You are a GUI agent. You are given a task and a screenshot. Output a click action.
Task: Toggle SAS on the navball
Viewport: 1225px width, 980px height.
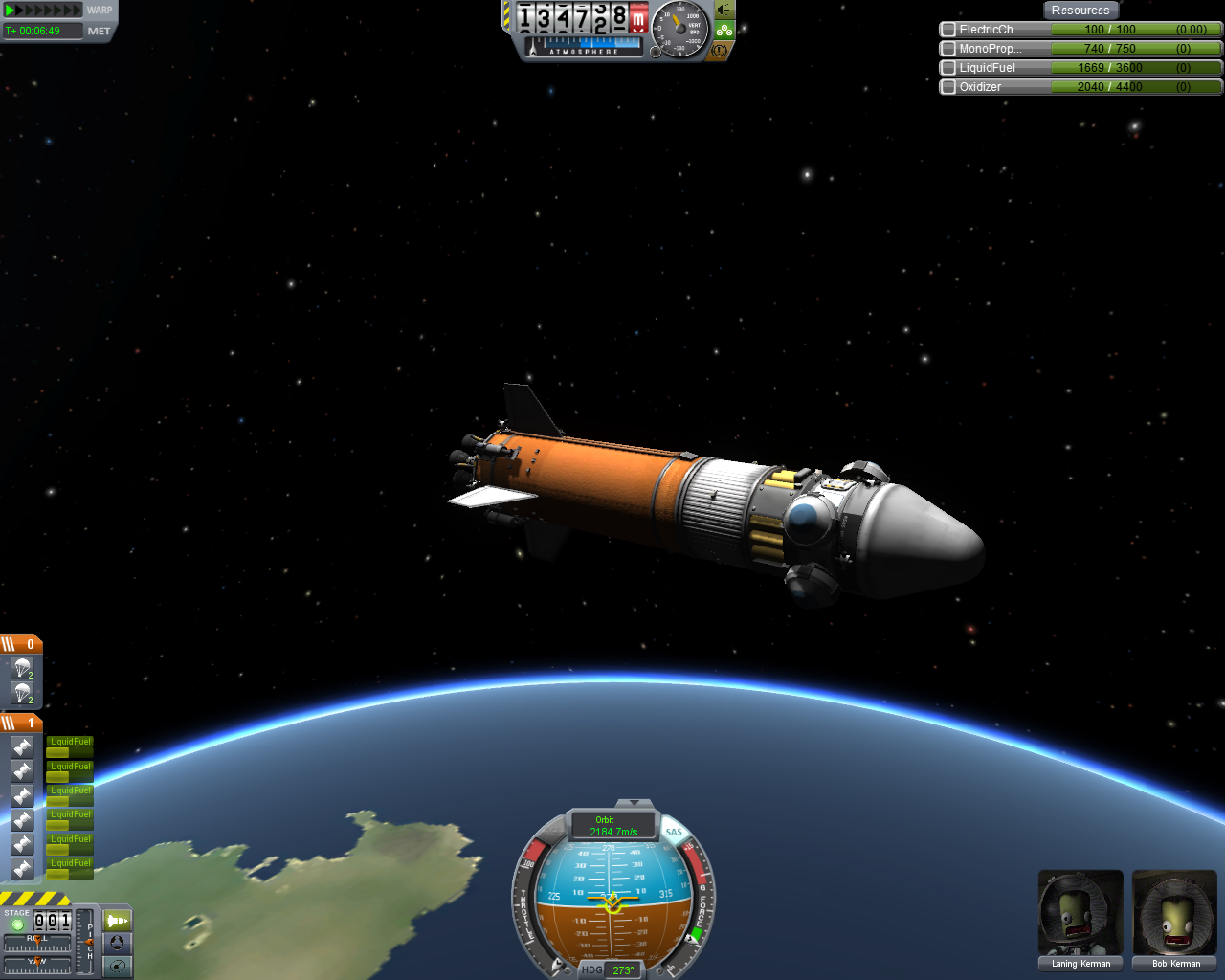[674, 832]
